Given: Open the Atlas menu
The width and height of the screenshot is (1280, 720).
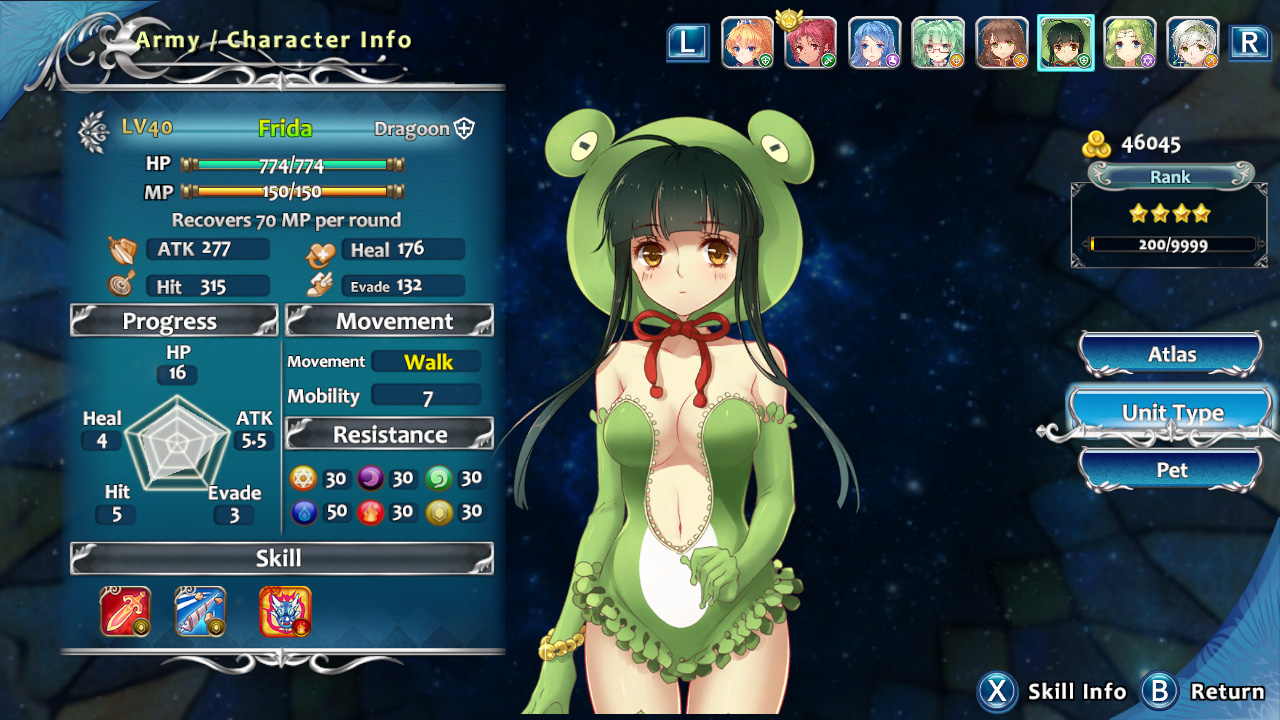Looking at the screenshot, I should tap(1171, 355).
